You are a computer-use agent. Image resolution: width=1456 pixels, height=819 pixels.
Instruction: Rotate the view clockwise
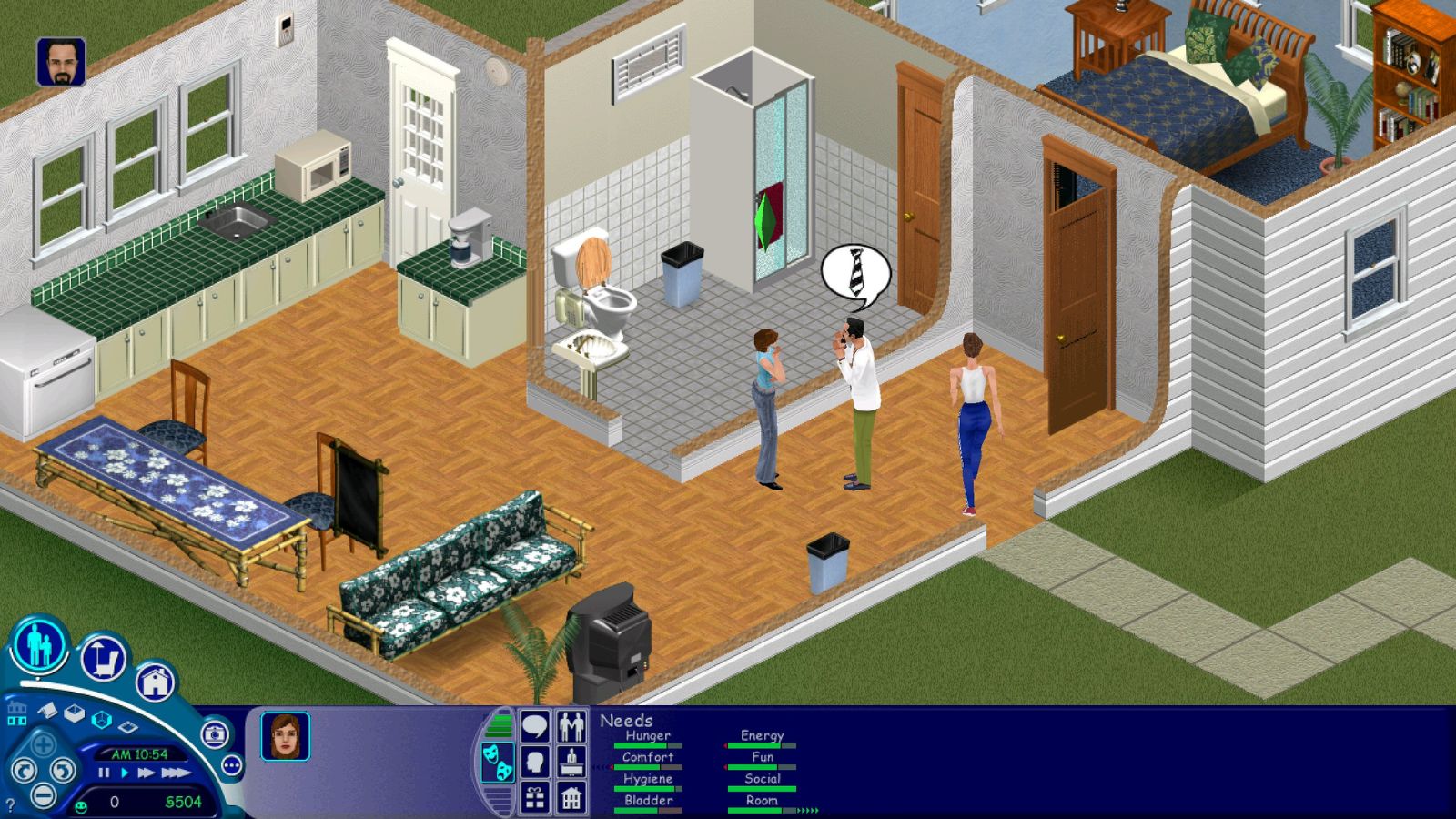(63, 771)
